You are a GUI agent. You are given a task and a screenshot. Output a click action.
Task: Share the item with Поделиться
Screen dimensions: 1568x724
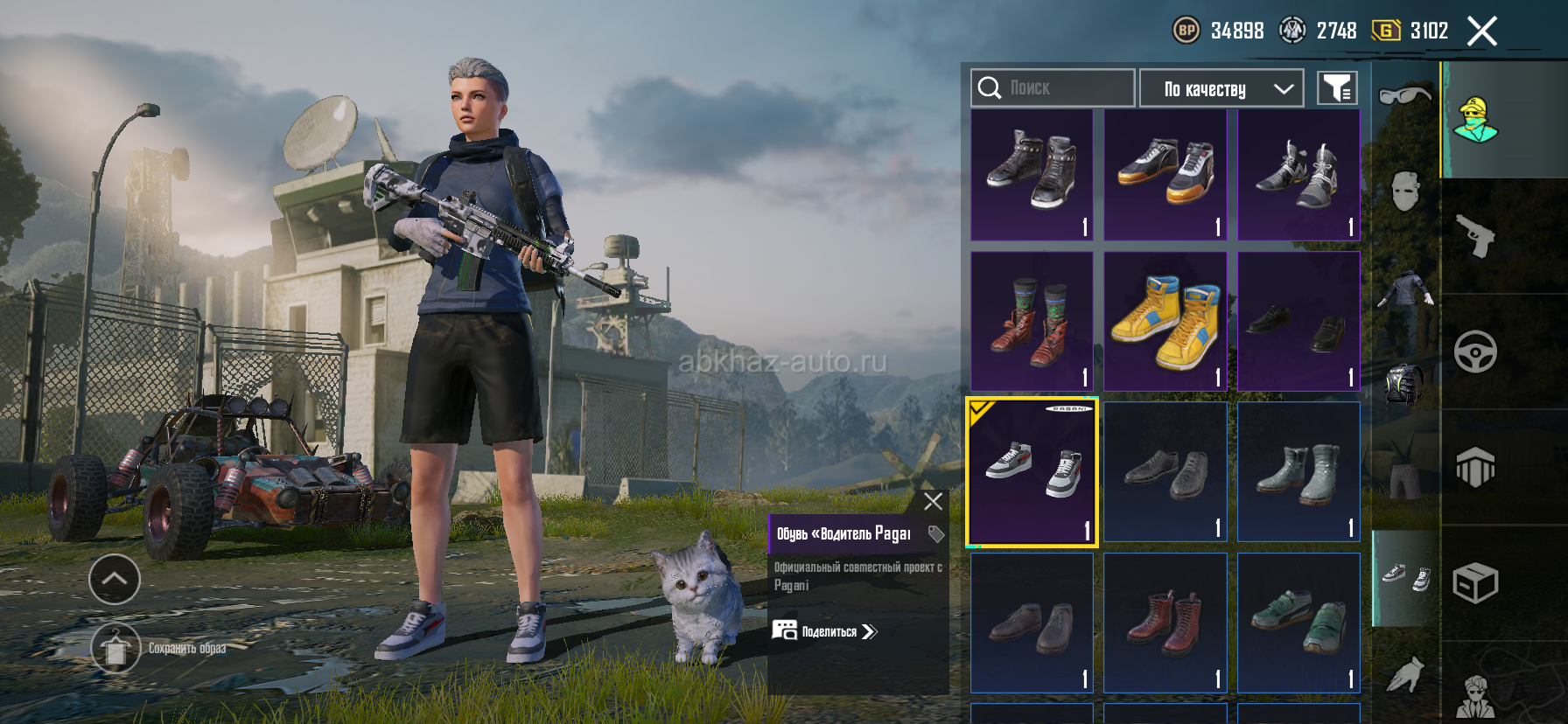tap(824, 631)
